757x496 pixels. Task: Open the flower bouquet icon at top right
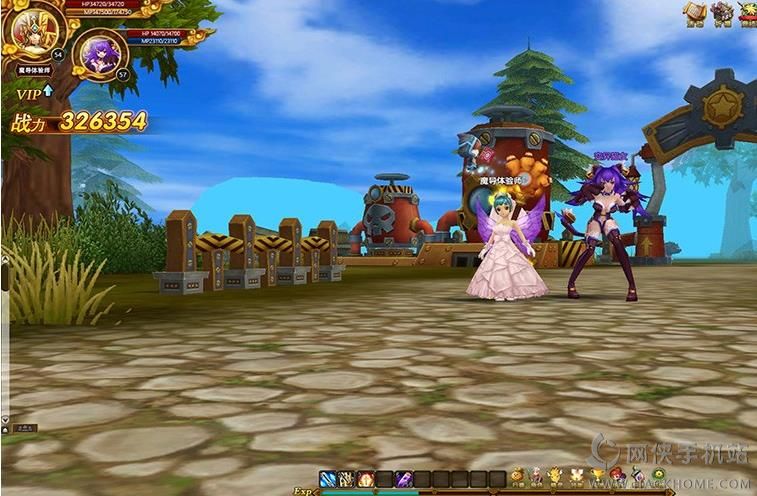(722, 13)
